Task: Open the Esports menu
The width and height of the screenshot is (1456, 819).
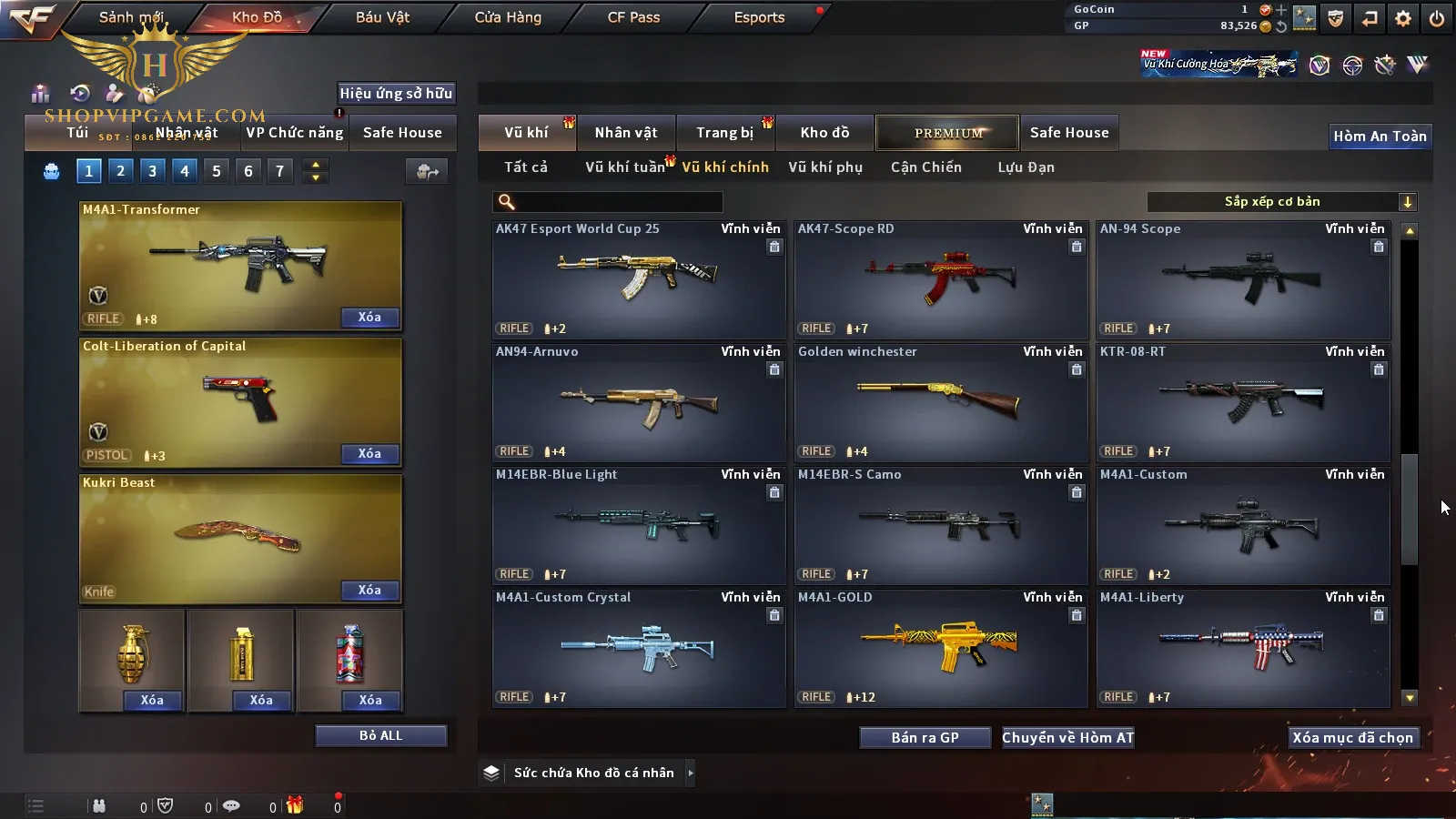Action: coord(759,17)
